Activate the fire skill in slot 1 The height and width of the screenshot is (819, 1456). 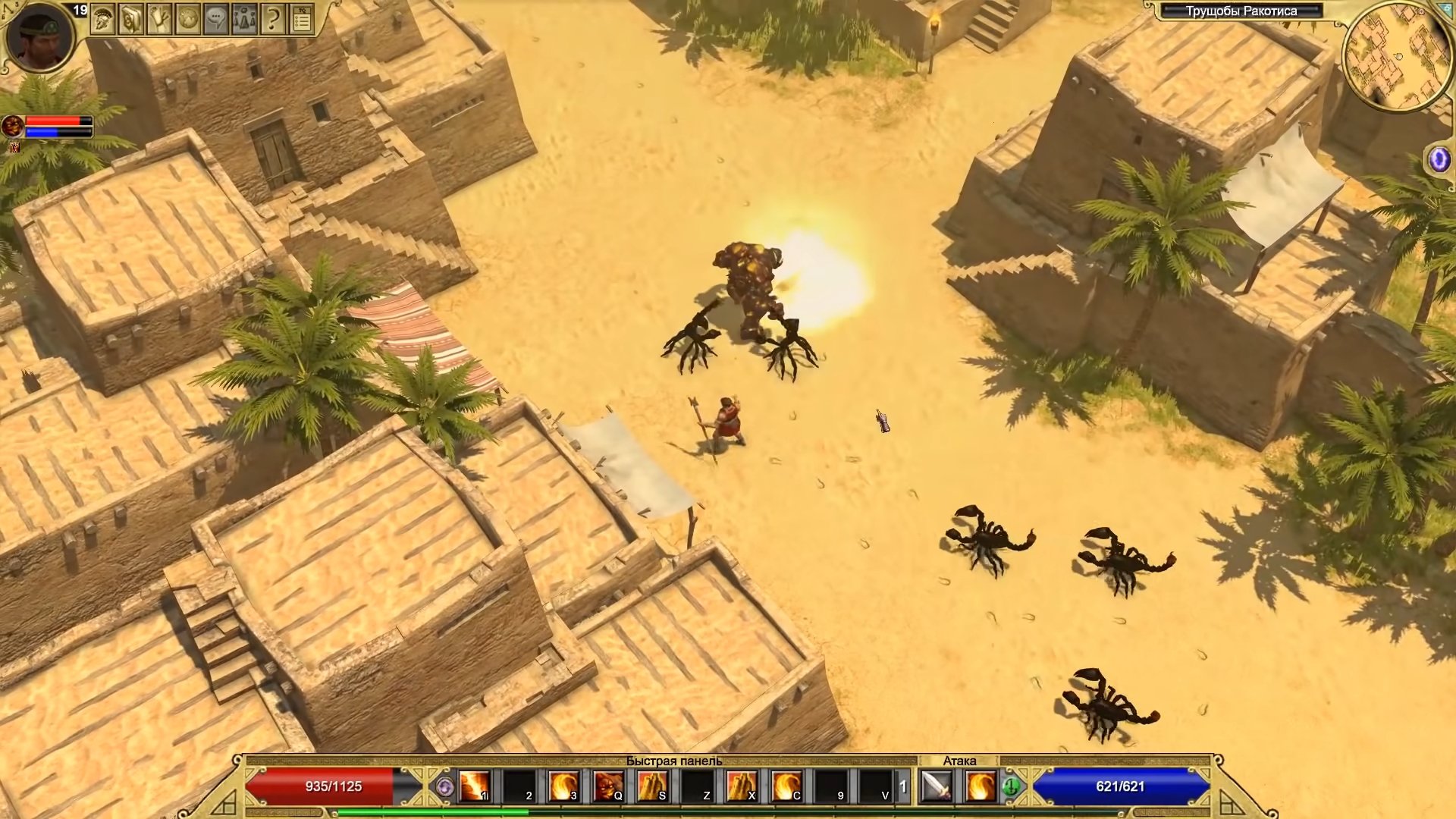[x=475, y=786]
